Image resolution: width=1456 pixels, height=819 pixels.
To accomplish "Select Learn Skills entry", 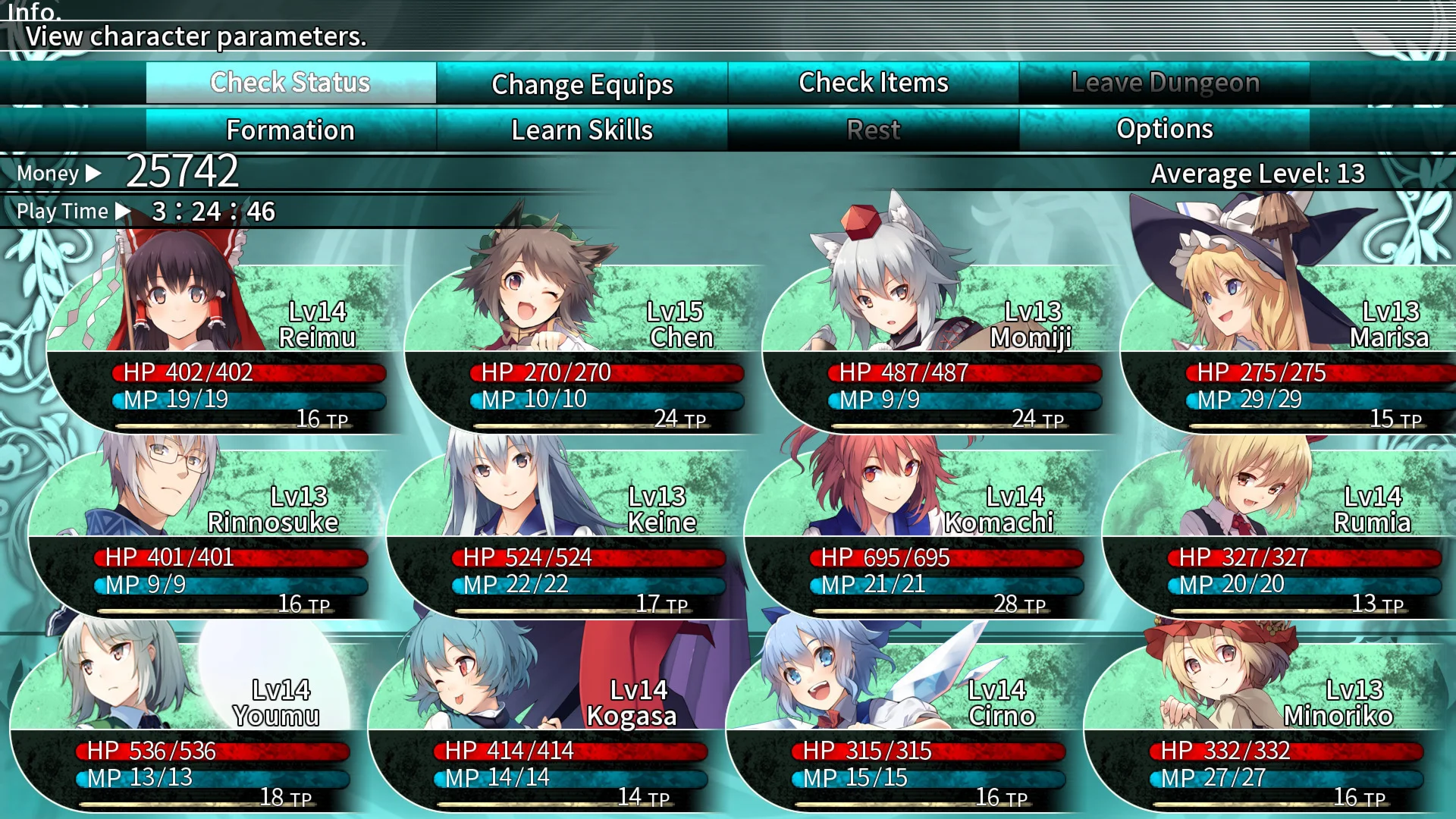I will (x=582, y=130).
